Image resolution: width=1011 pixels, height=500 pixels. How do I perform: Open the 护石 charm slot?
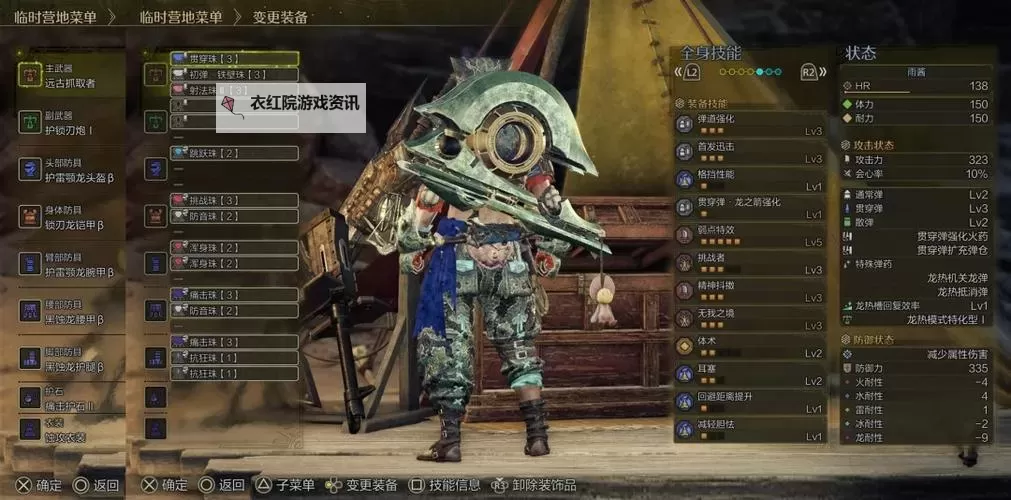tap(70, 400)
